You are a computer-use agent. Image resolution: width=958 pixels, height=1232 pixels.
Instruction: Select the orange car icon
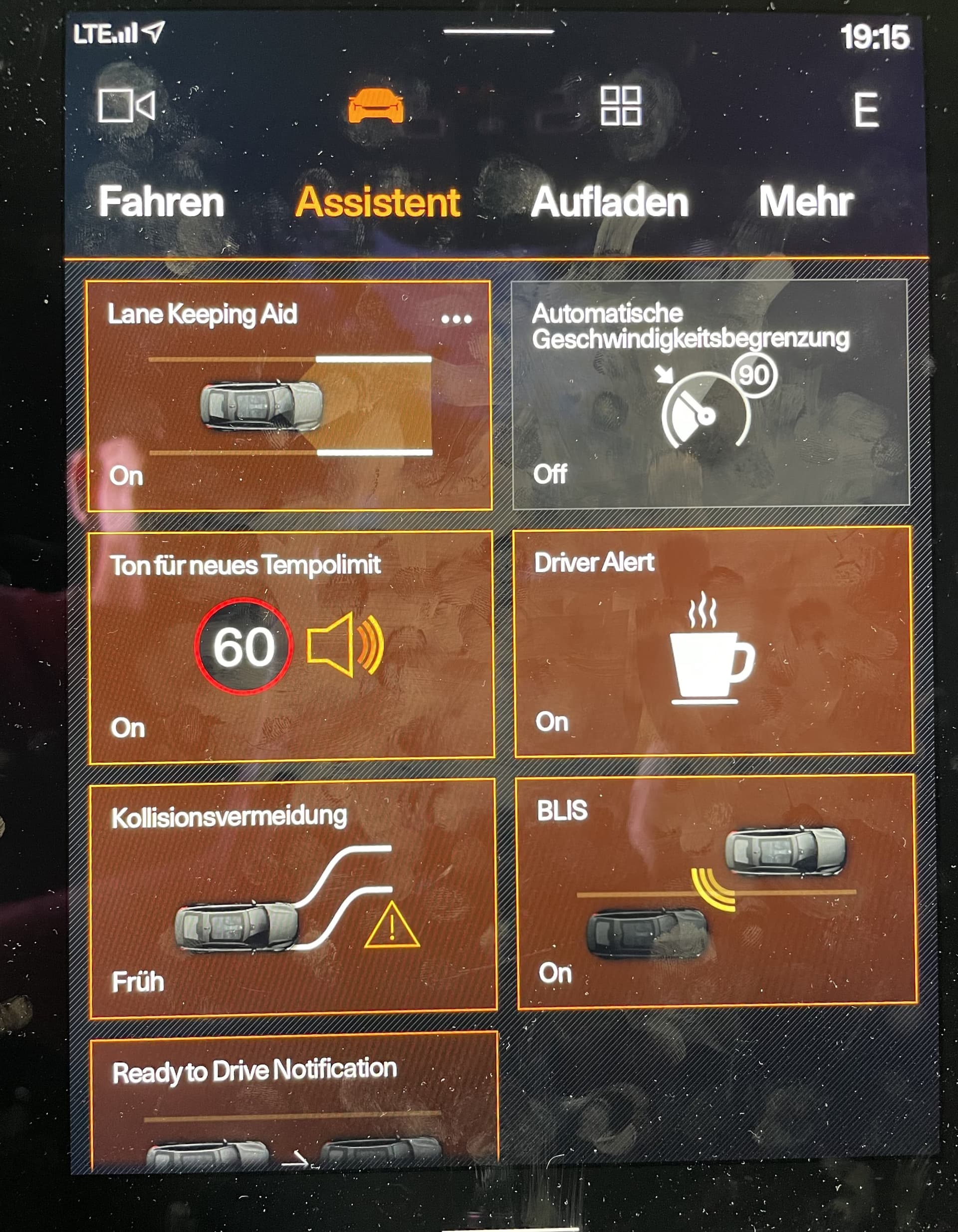point(376,106)
